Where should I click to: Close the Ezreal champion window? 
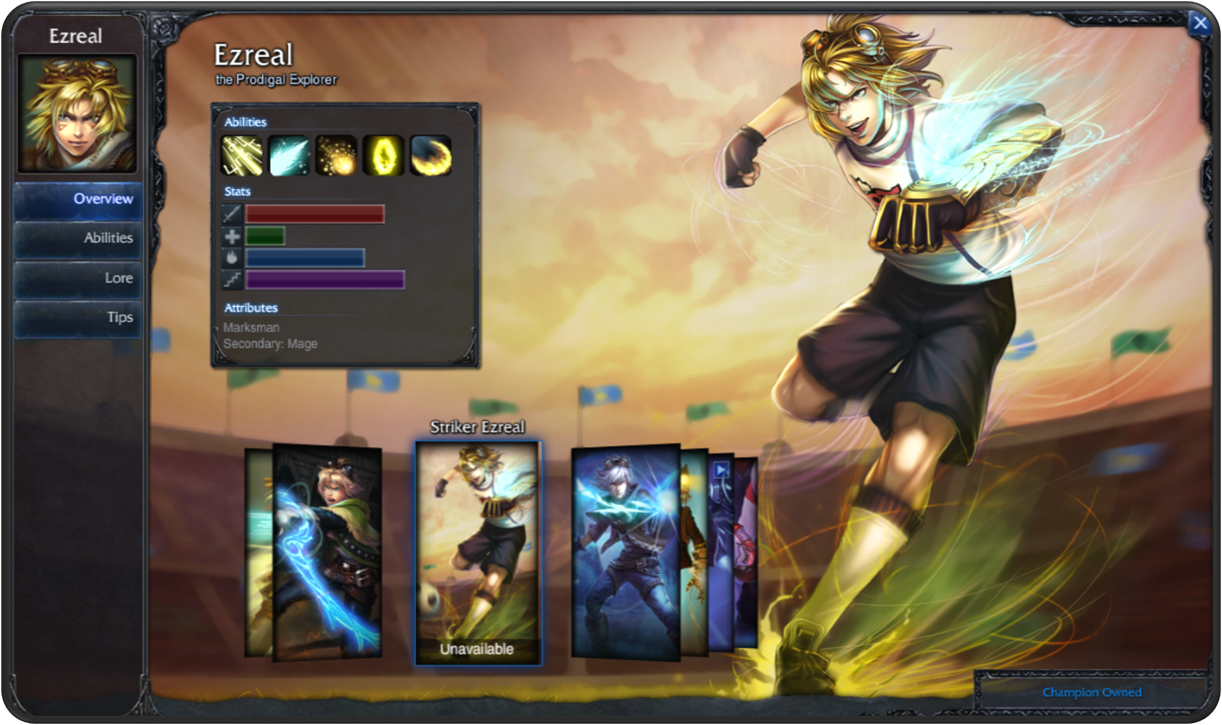point(1199,23)
